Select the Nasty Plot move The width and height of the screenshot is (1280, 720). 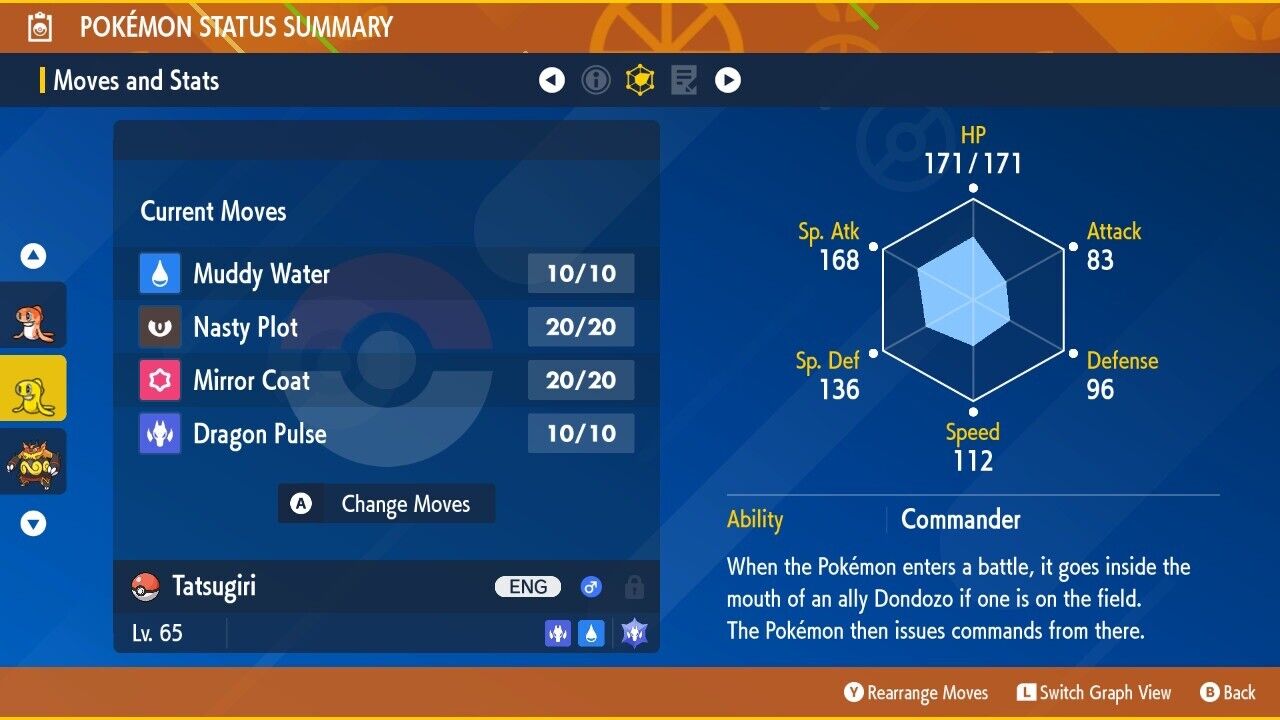386,327
